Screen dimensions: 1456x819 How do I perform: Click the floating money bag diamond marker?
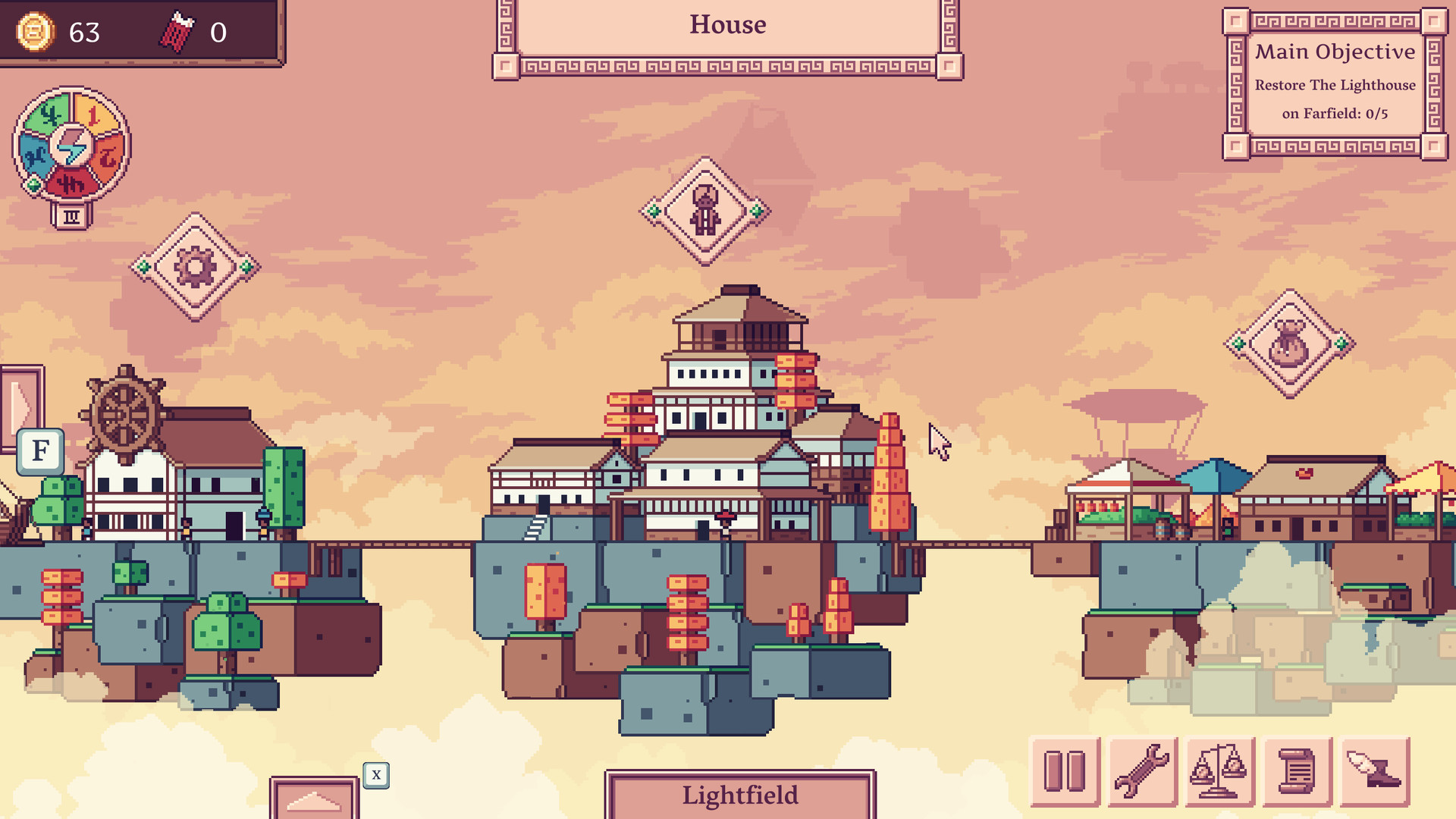[1289, 340]
